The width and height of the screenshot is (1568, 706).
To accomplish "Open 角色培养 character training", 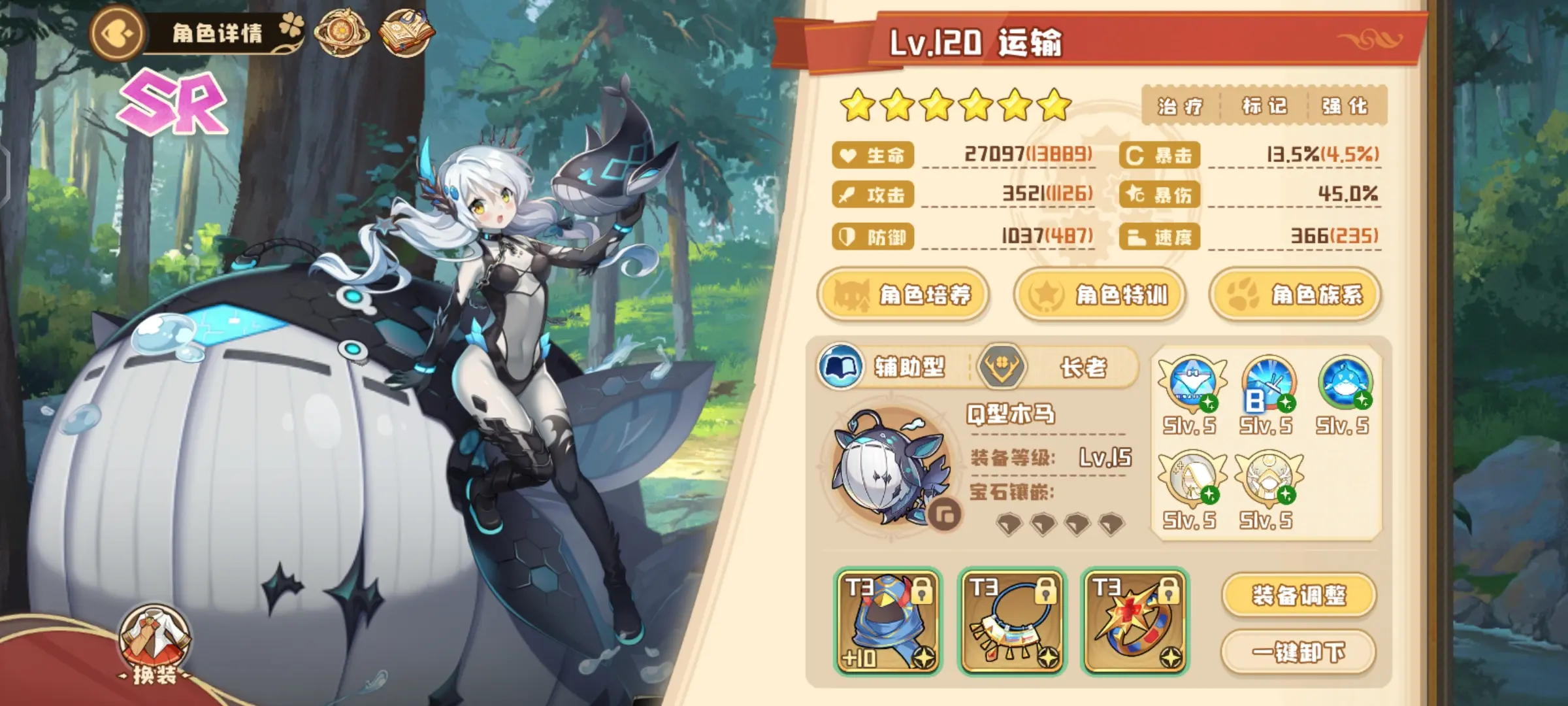I will [903, 295].
